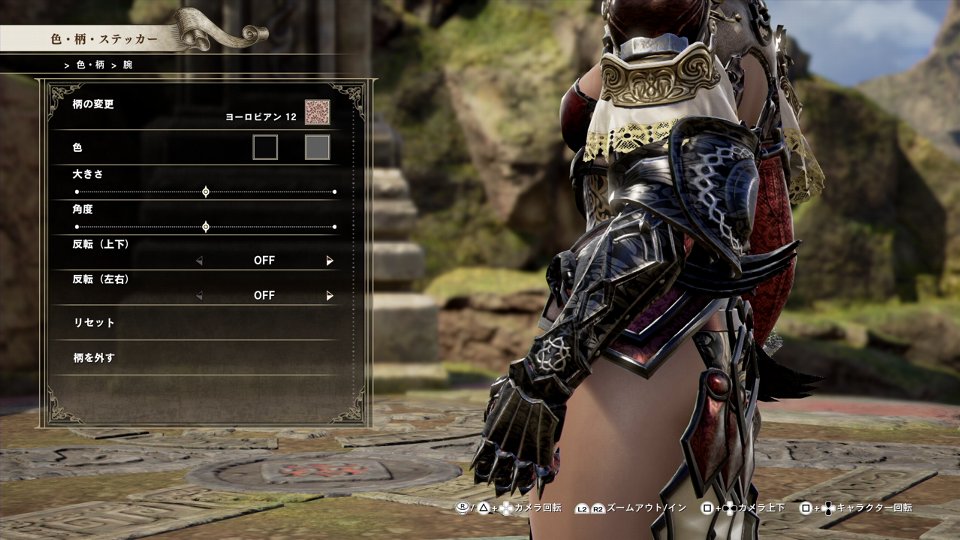
Task: Click right arrow for 反転（上下）
Action: click(x=329, y=261)
